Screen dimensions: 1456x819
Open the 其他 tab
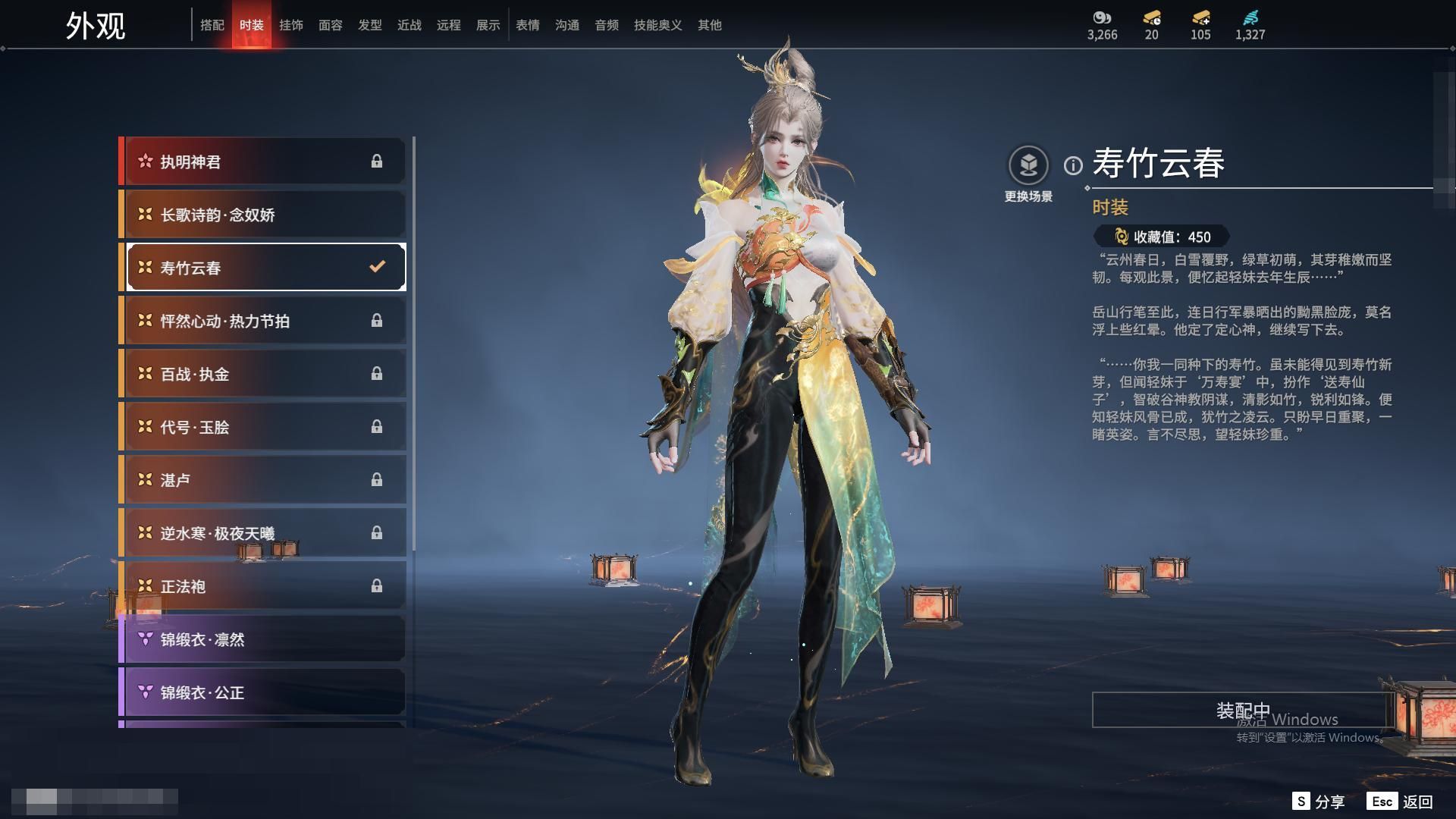[710, 25]
